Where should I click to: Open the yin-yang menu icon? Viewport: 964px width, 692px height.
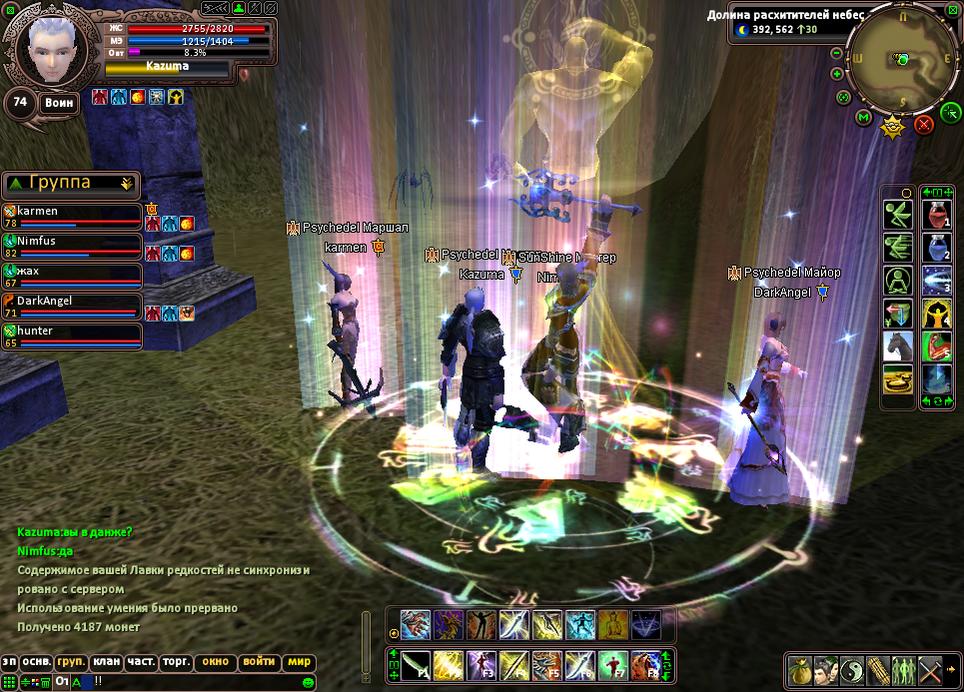(851, 669)
